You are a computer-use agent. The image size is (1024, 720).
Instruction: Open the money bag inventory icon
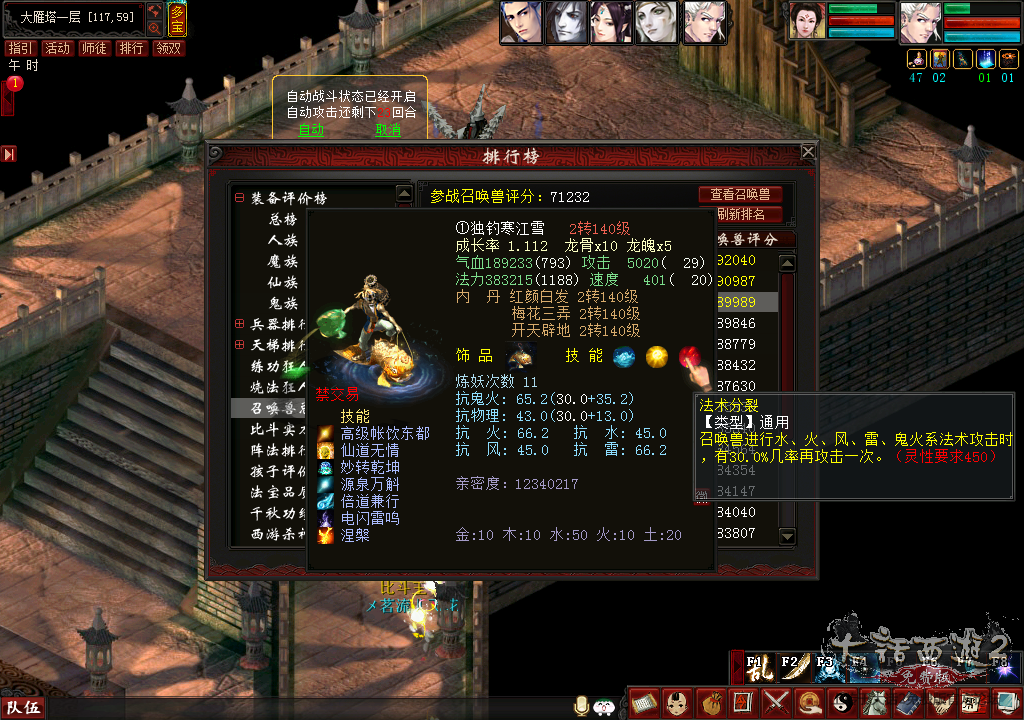(710, 703)
